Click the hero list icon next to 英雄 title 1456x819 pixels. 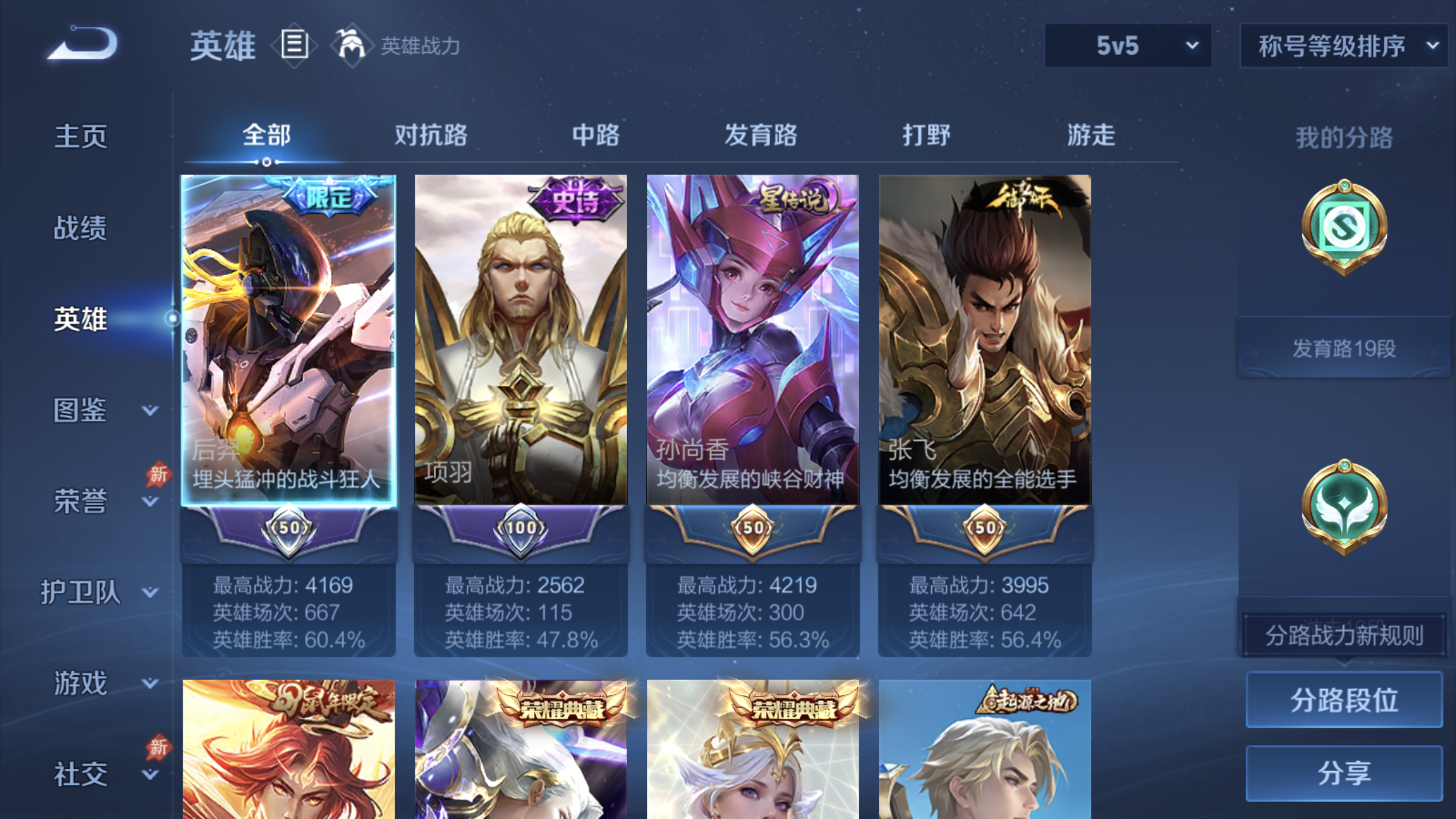click(295, 45)
